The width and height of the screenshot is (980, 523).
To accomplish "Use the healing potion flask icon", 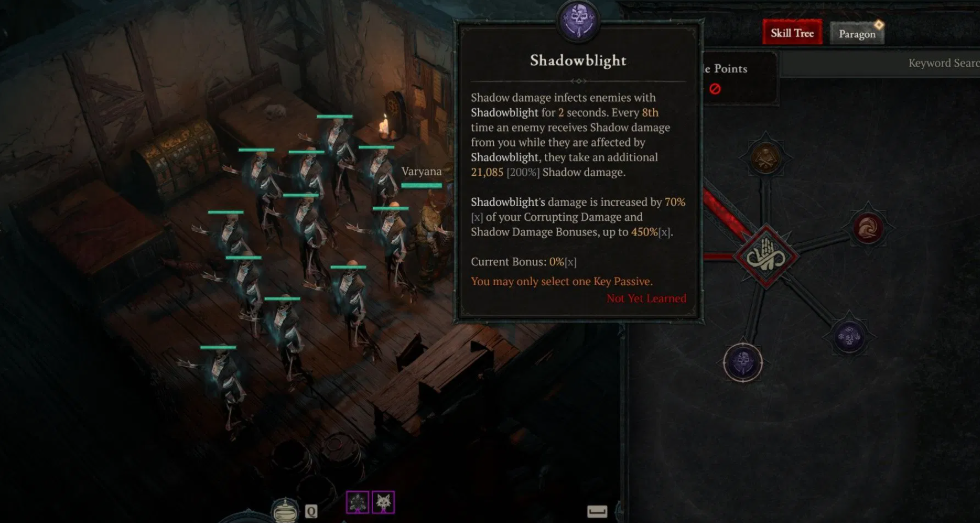I will click(x=285, y=511).
